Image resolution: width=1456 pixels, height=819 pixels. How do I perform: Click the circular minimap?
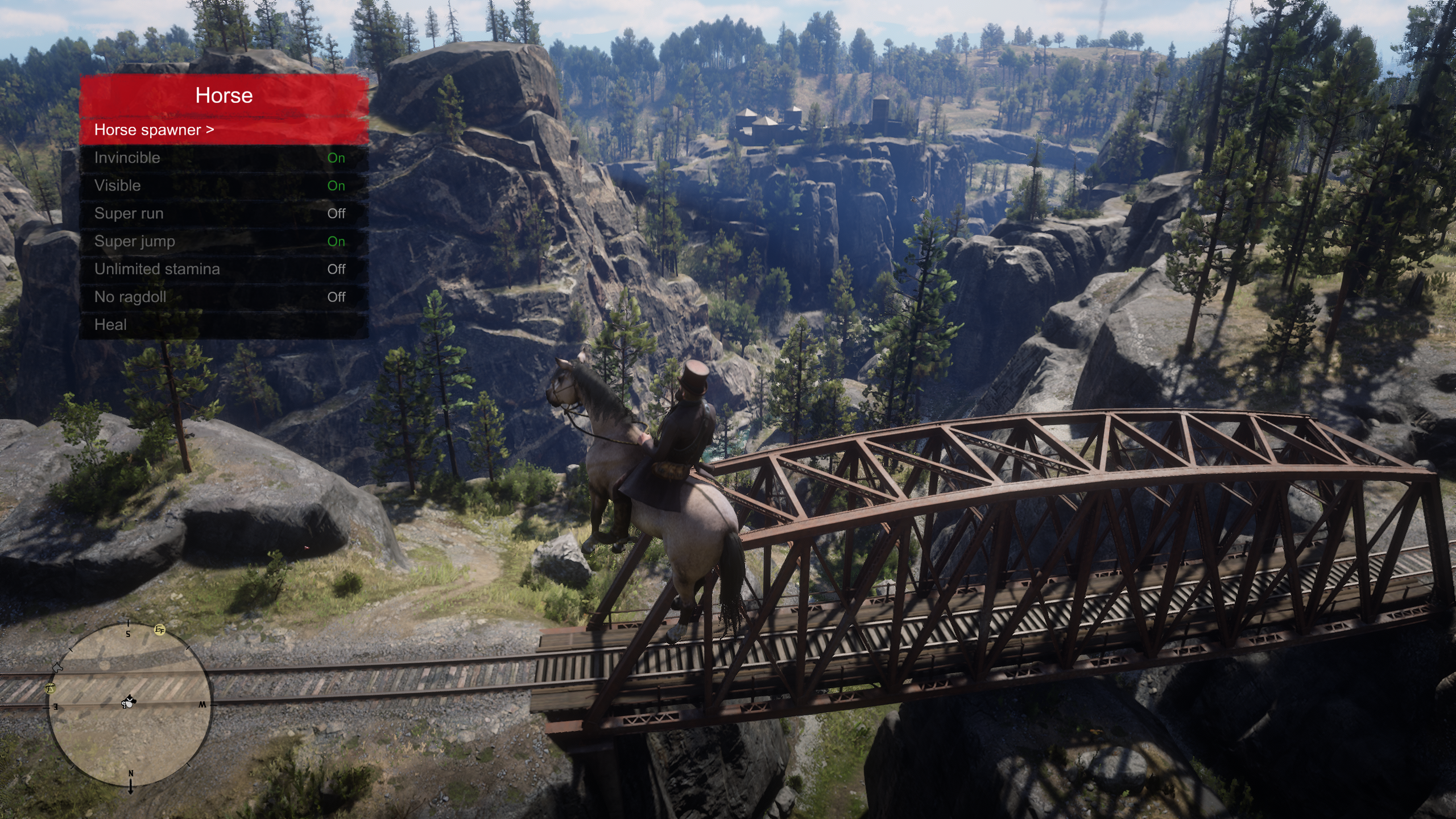pyautogui.click(x=130, y=705)
